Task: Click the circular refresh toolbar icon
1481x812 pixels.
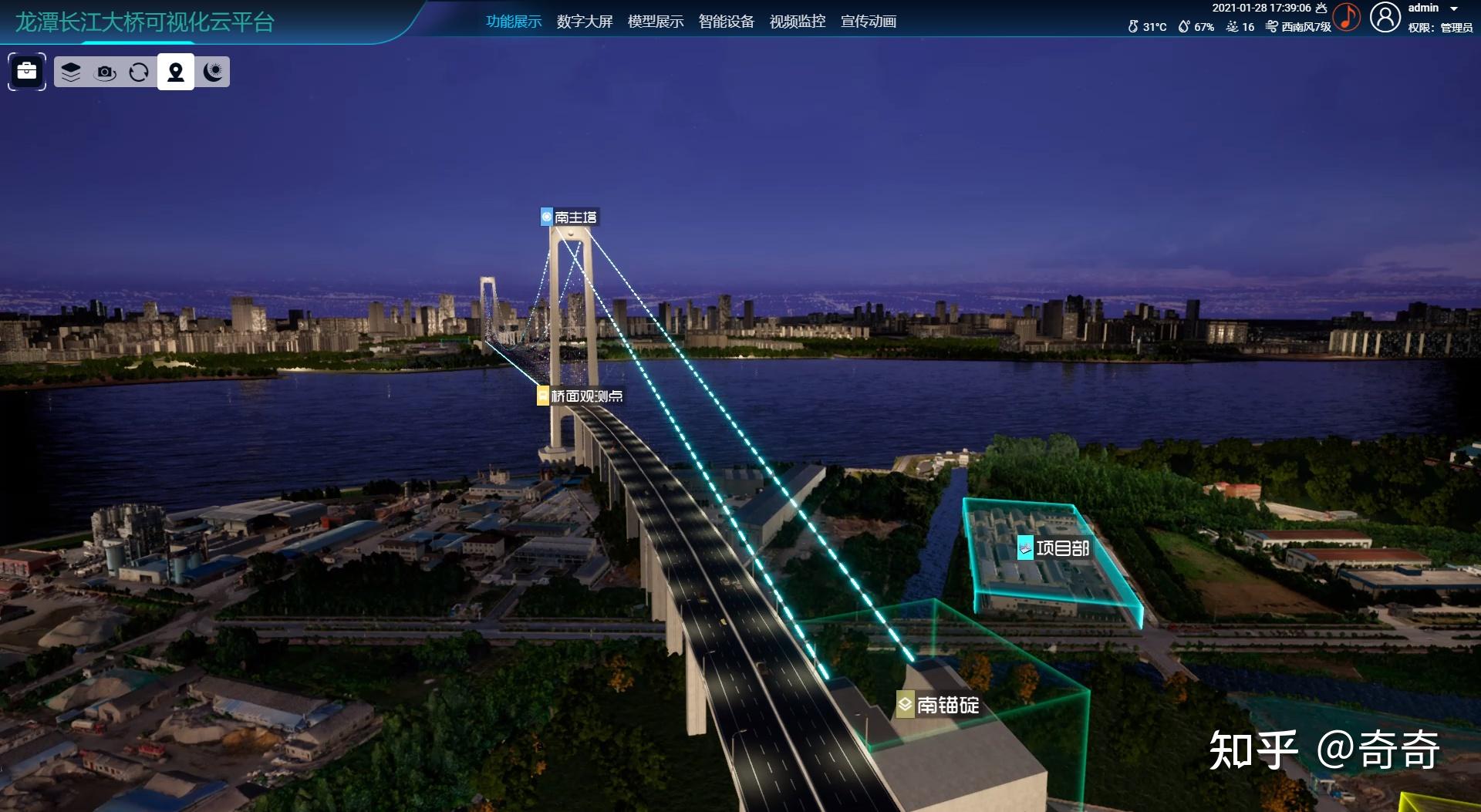Action: tap(139, 72)
